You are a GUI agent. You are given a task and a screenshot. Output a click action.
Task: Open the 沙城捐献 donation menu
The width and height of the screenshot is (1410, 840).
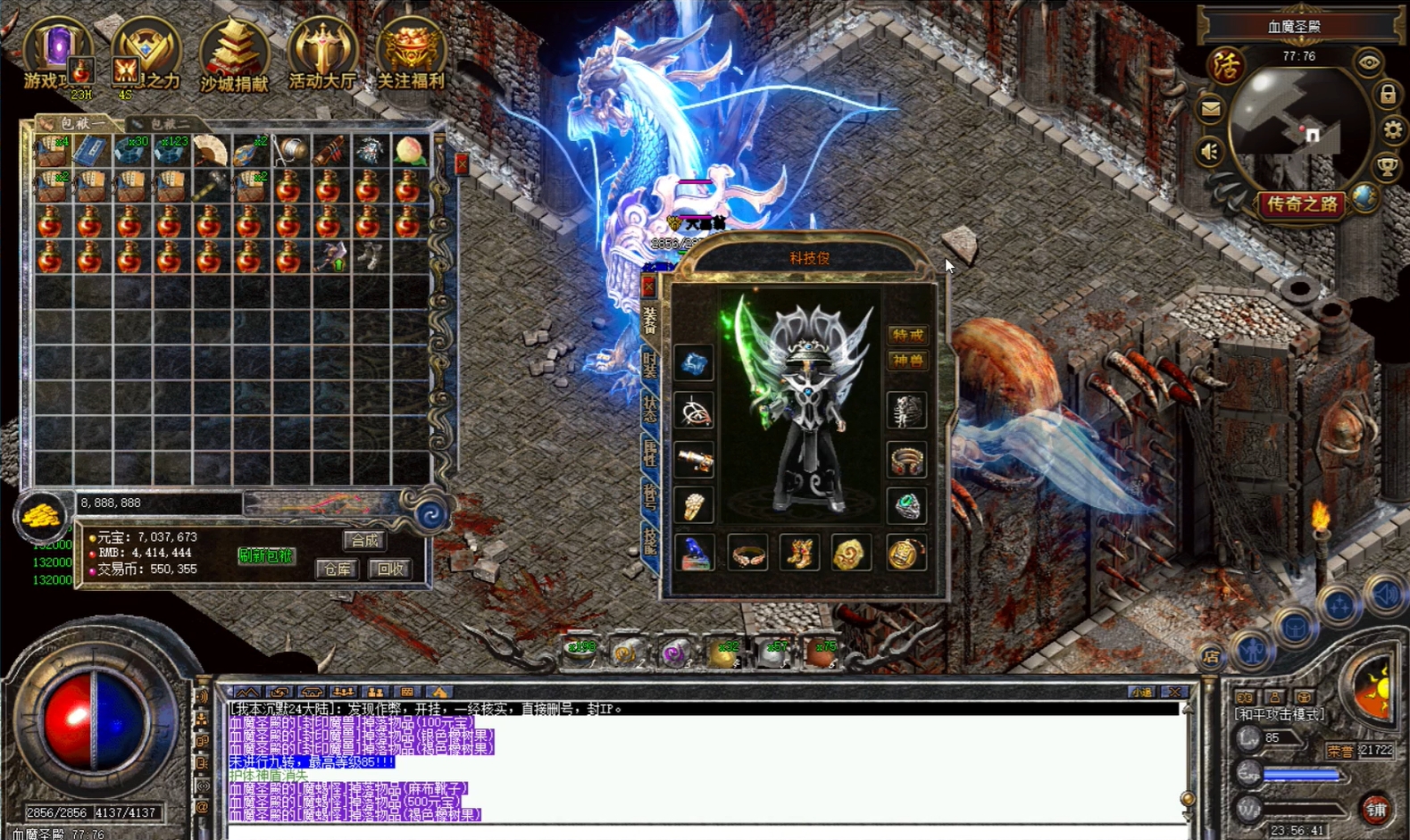point(234,55)
